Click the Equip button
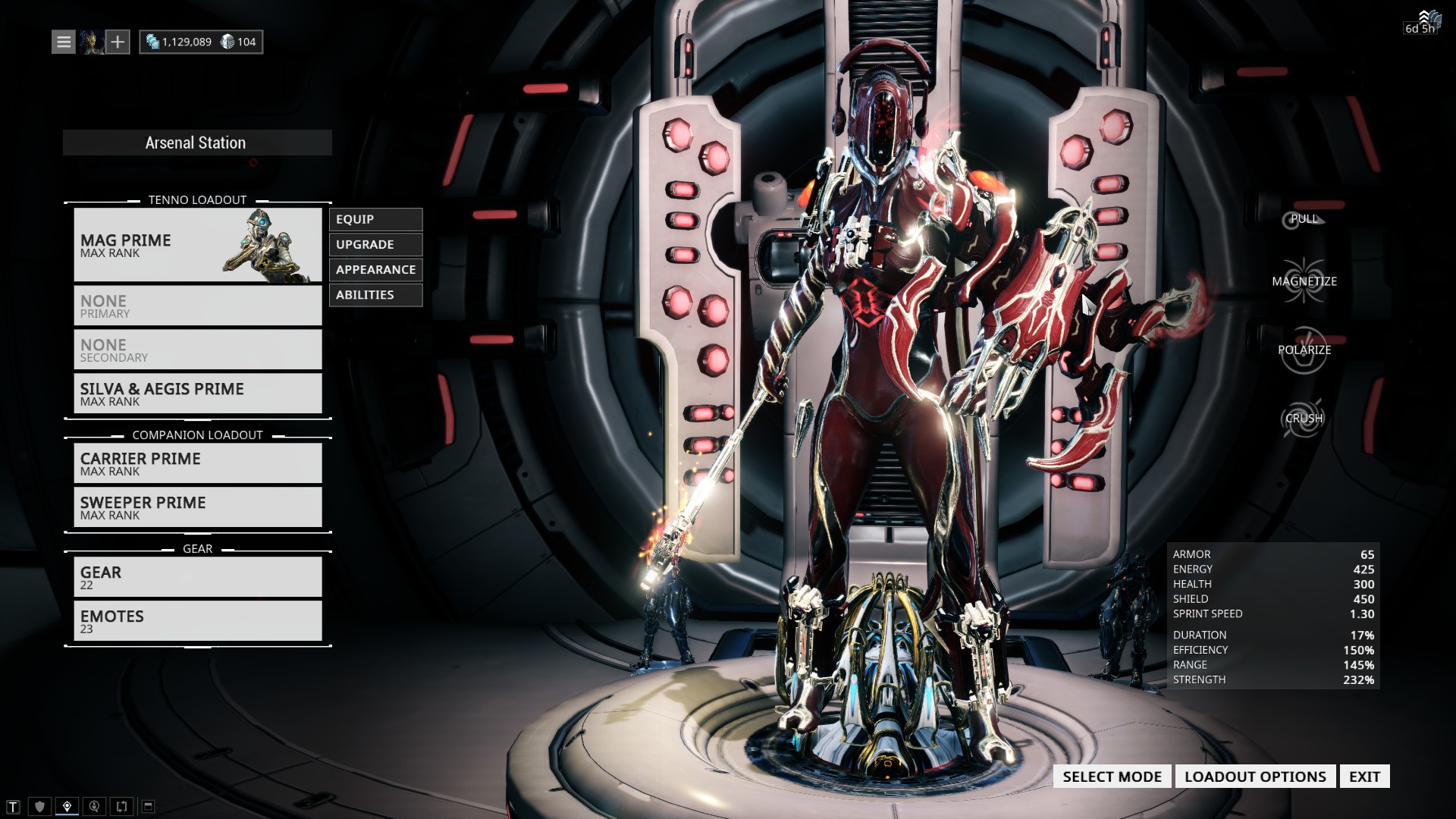 coord(375,219)
